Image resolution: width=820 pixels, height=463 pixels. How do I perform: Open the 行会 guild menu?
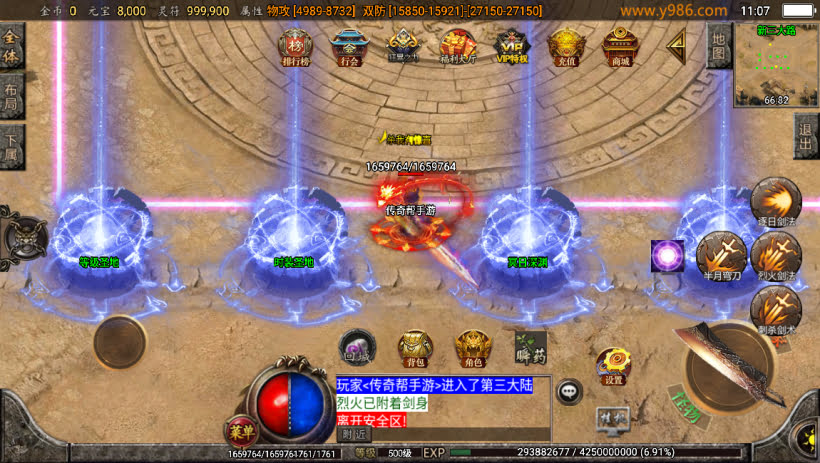click(348, 46)
